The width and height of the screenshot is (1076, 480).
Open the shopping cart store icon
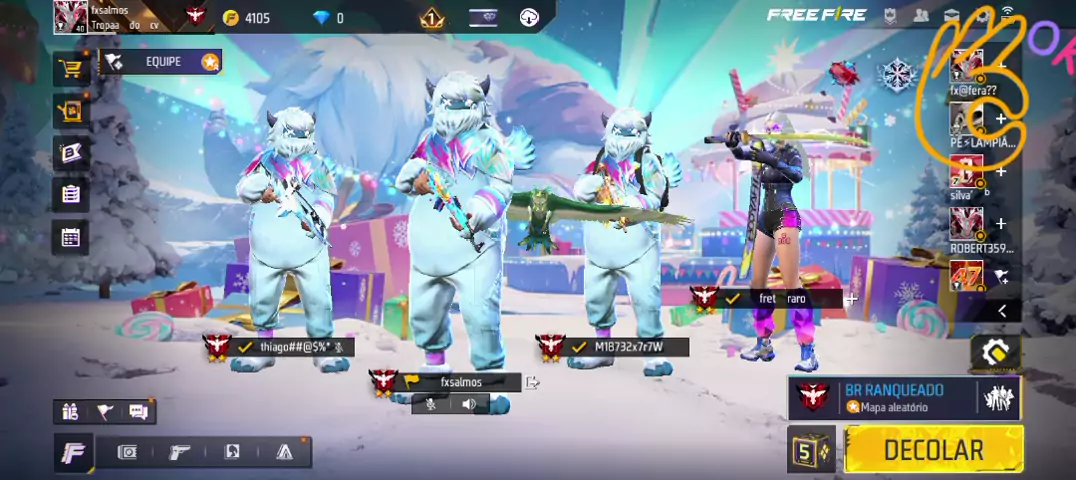70,68
